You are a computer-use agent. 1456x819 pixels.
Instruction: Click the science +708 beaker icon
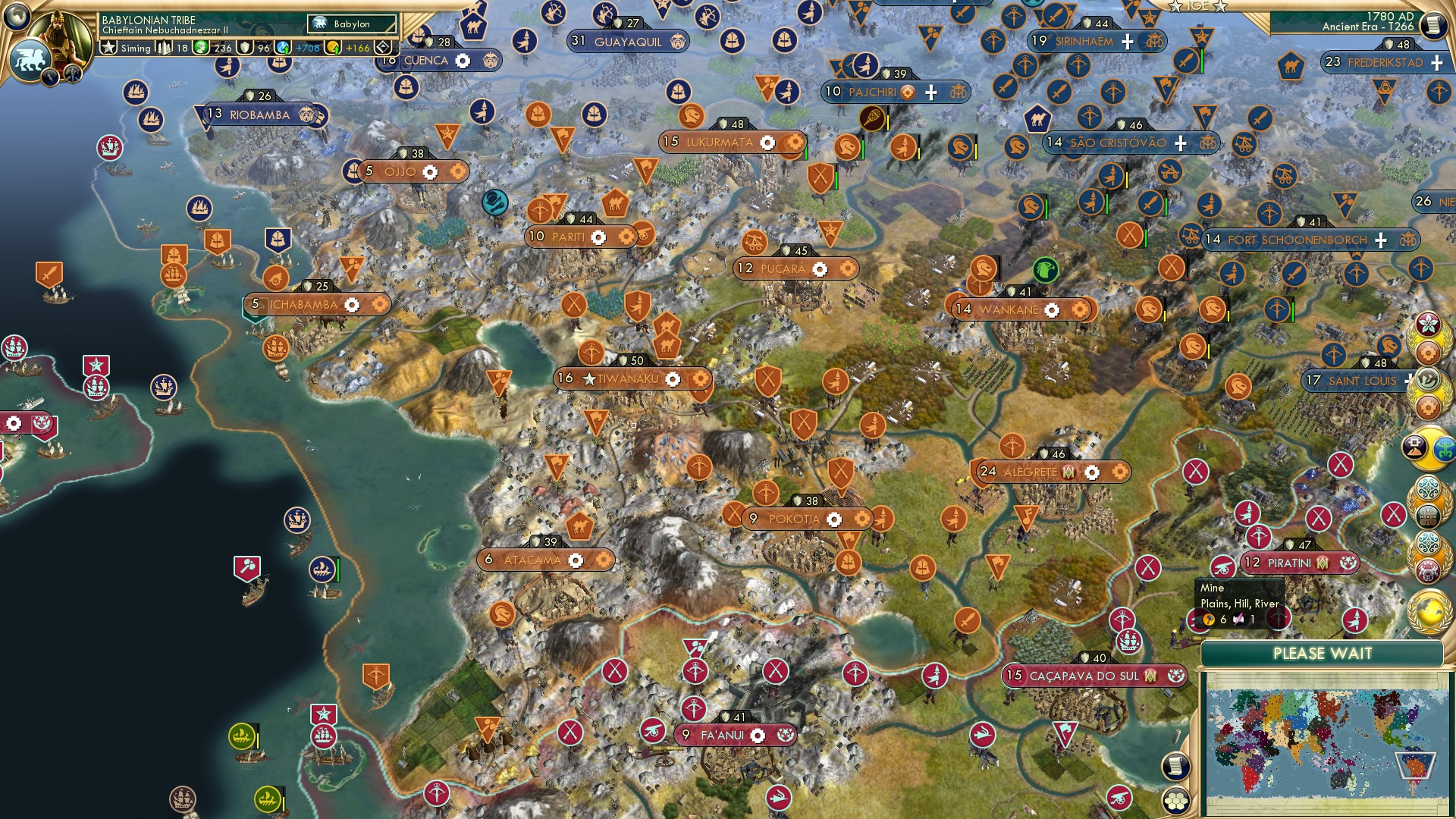coord(281,48)
